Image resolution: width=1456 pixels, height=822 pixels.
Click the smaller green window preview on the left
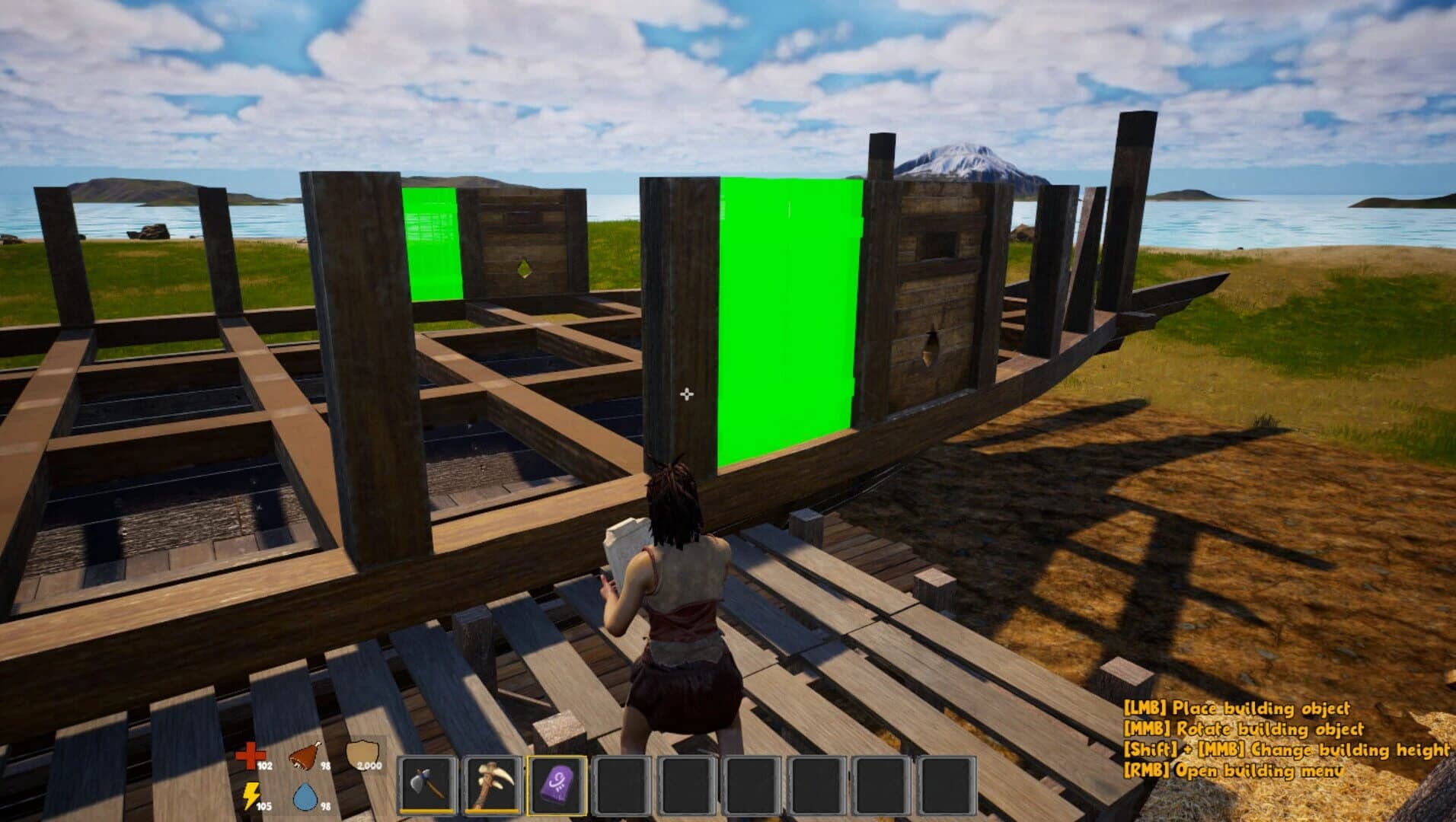coord(434,244)
